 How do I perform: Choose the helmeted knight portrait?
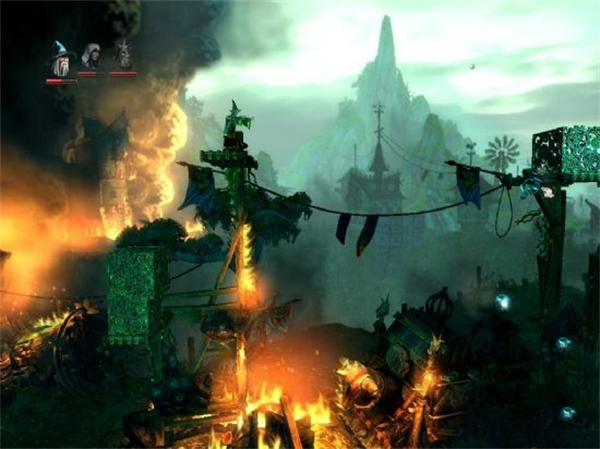pos(123,56)
